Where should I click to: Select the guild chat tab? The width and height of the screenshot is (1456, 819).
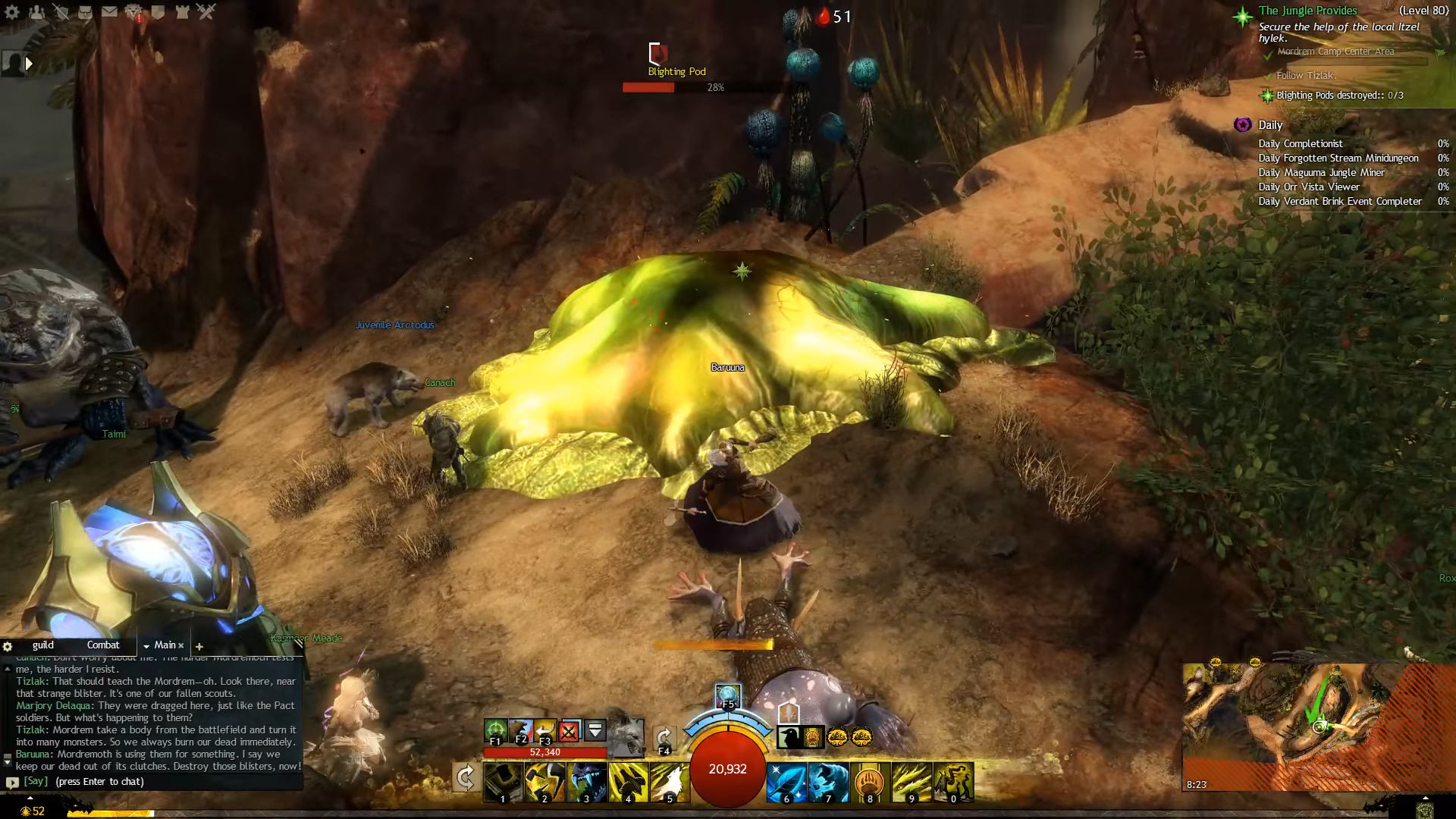(x=44, y=644)
